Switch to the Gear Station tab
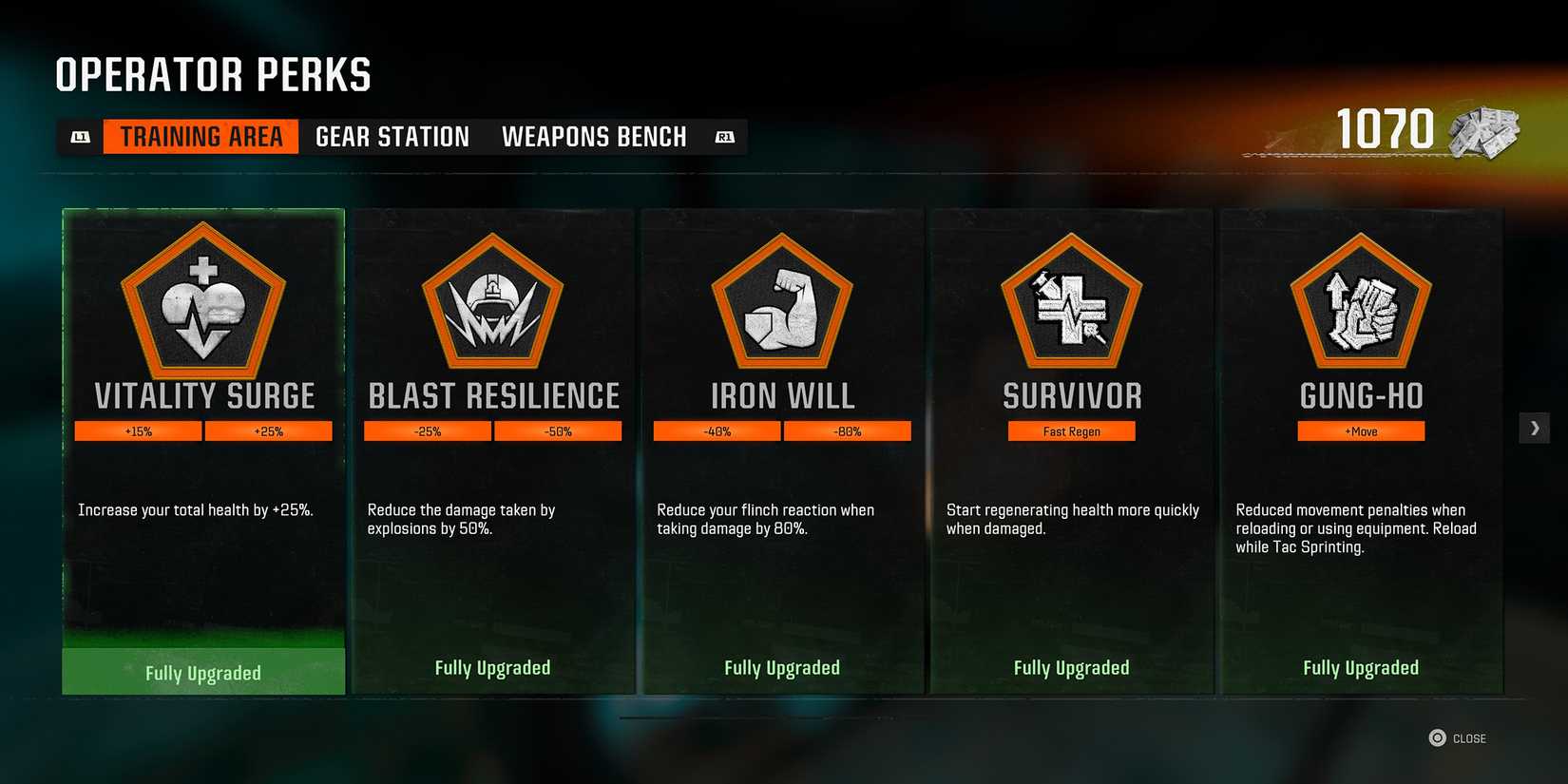Viewport: 1568px width, 784px height. 392,136
